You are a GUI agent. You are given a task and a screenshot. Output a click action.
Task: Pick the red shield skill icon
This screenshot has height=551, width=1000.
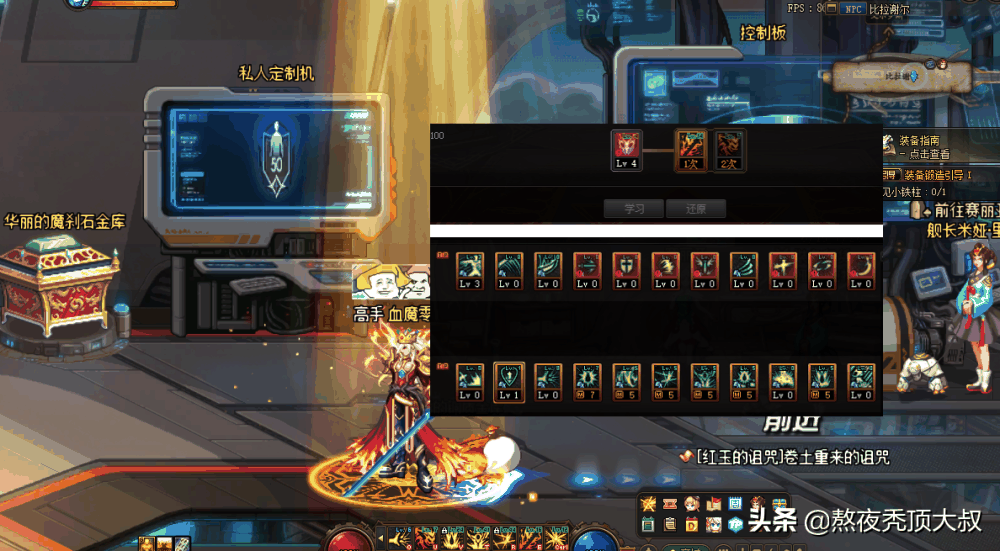coord(626,270)
